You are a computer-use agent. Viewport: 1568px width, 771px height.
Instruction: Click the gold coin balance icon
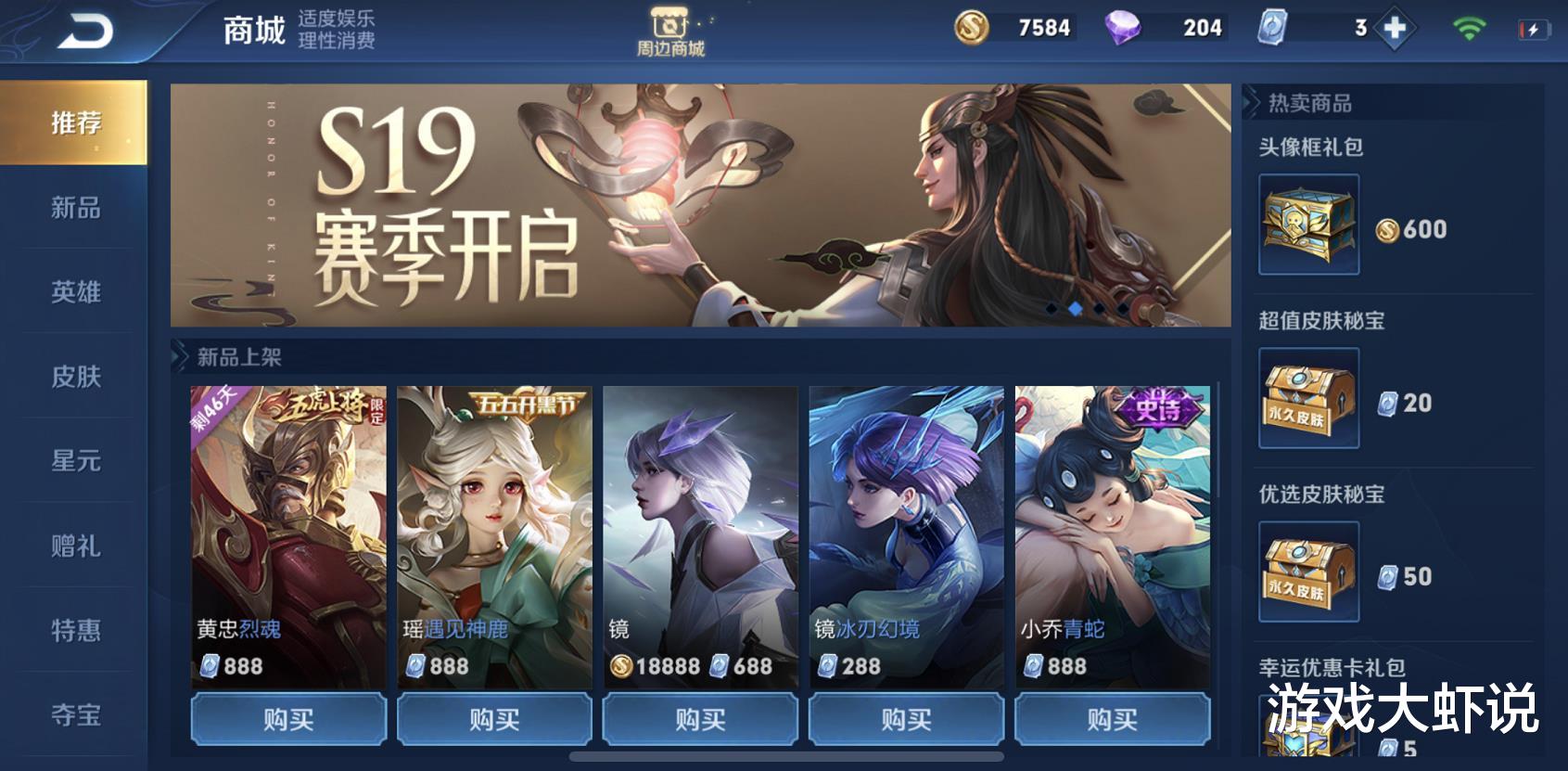tap(974, 28)
